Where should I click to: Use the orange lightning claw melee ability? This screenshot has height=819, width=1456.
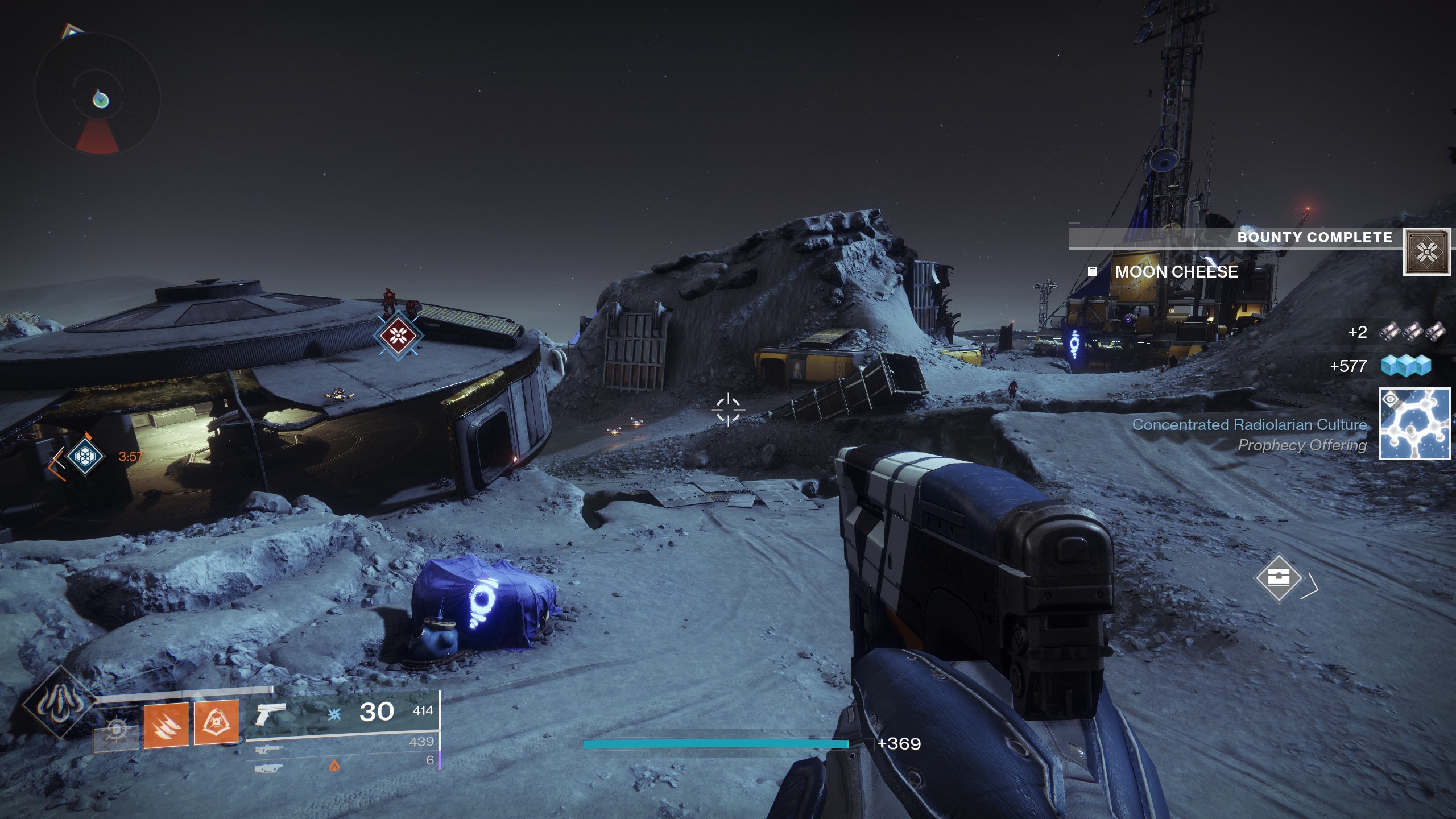click(x=166, y=725)
